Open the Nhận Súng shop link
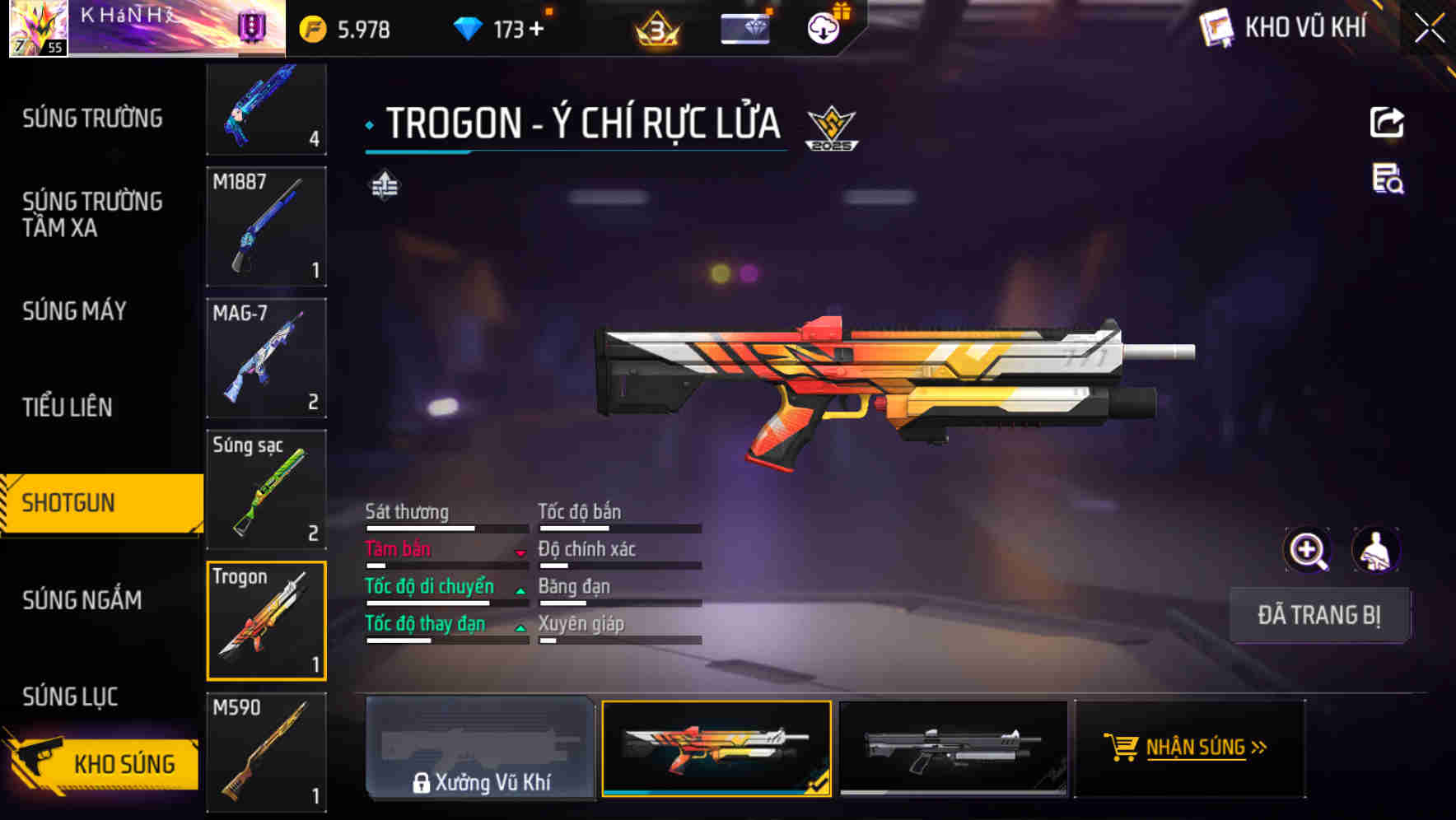Image resolution: width=1456 pixels, height=820 pixels. click(1189, 748)
